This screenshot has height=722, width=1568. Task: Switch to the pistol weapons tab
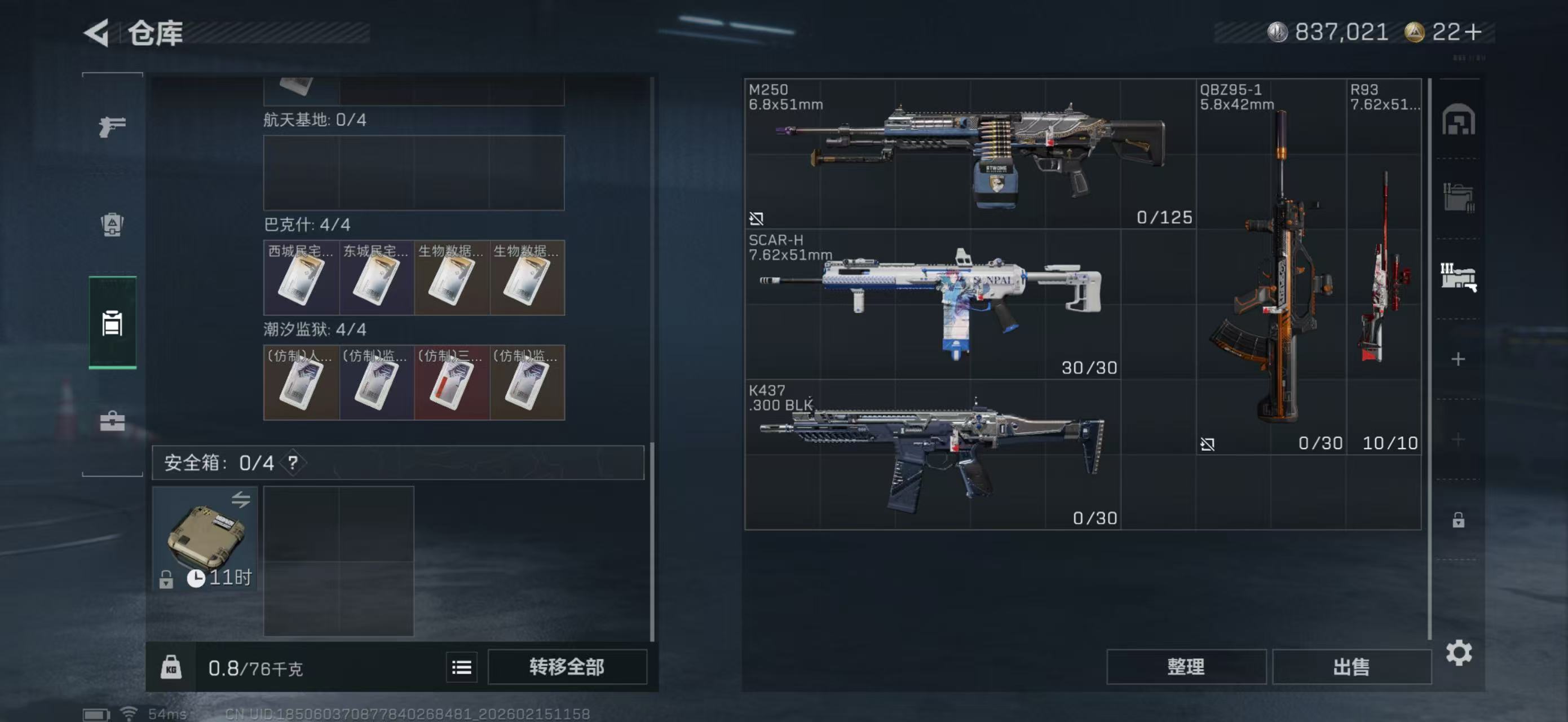[x=113, y=126]
